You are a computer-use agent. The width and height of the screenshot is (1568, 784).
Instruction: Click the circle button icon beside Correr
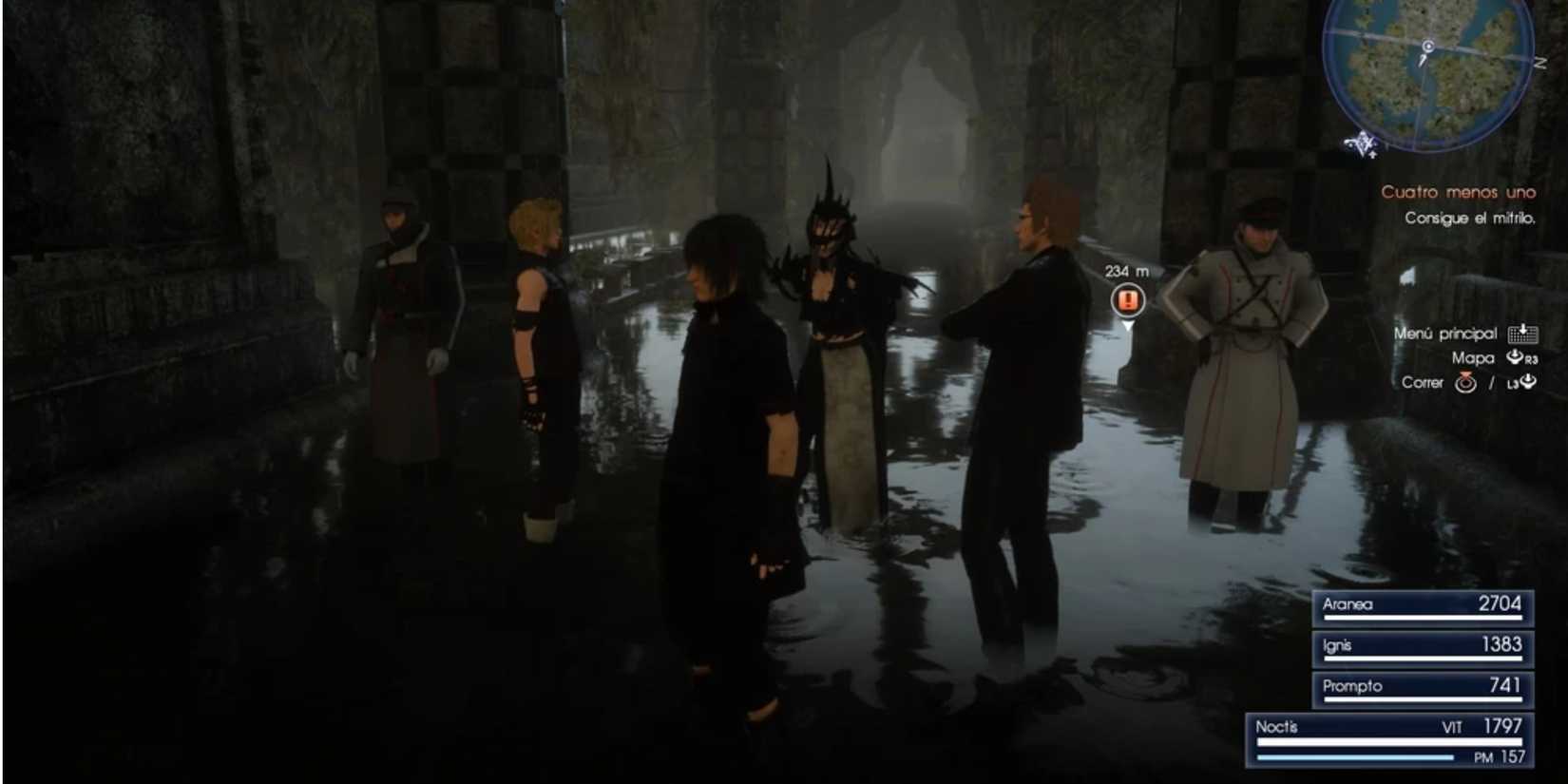click(1465, 383)
